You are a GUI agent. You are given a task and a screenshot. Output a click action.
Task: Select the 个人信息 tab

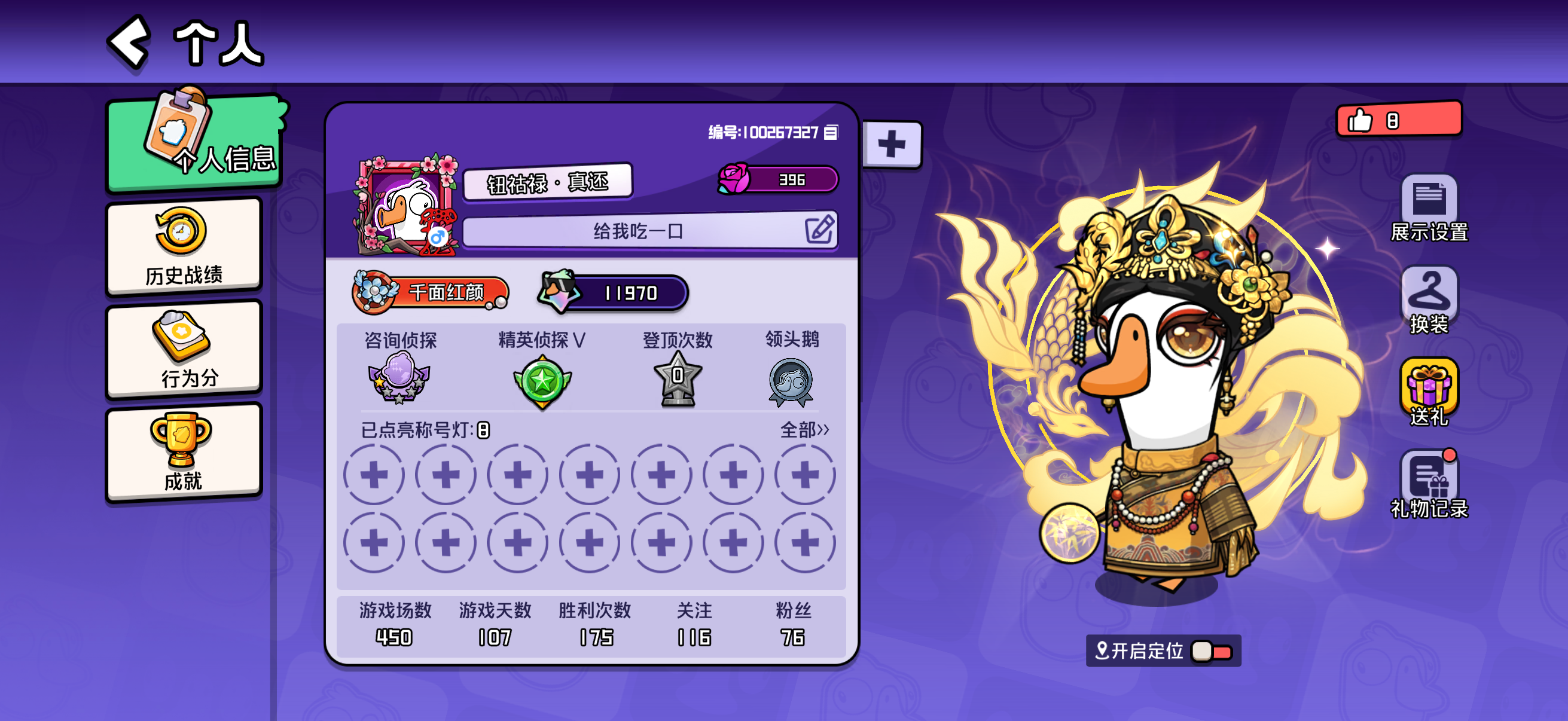[195, 143]
